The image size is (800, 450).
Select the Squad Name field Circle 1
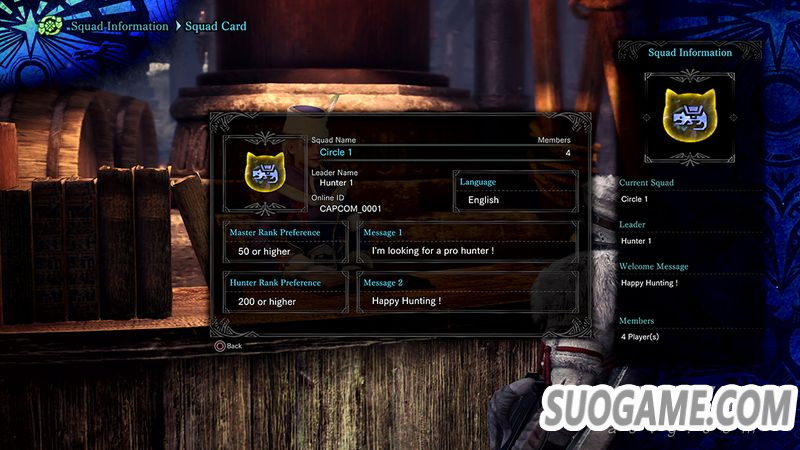click(440, 152)
